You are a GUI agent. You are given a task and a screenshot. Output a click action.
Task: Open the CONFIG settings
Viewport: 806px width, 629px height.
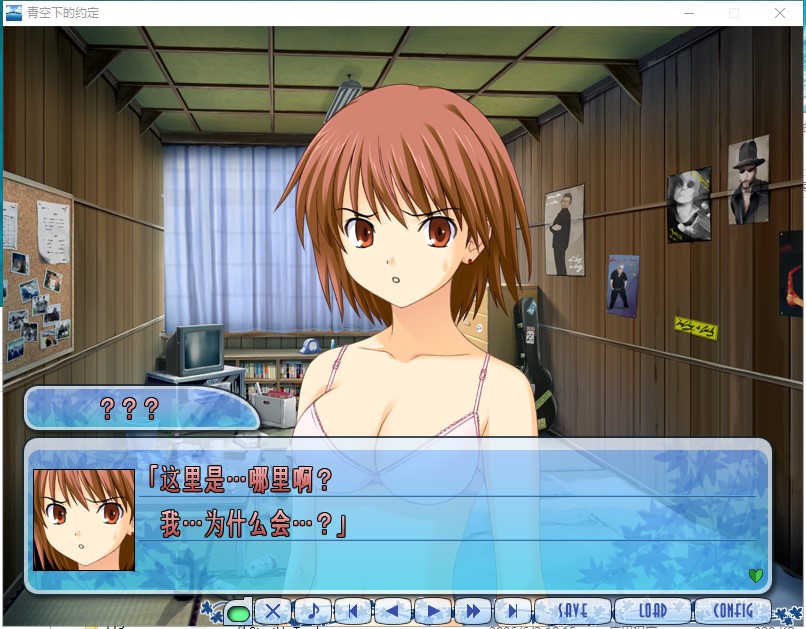(x=733, y=610)
